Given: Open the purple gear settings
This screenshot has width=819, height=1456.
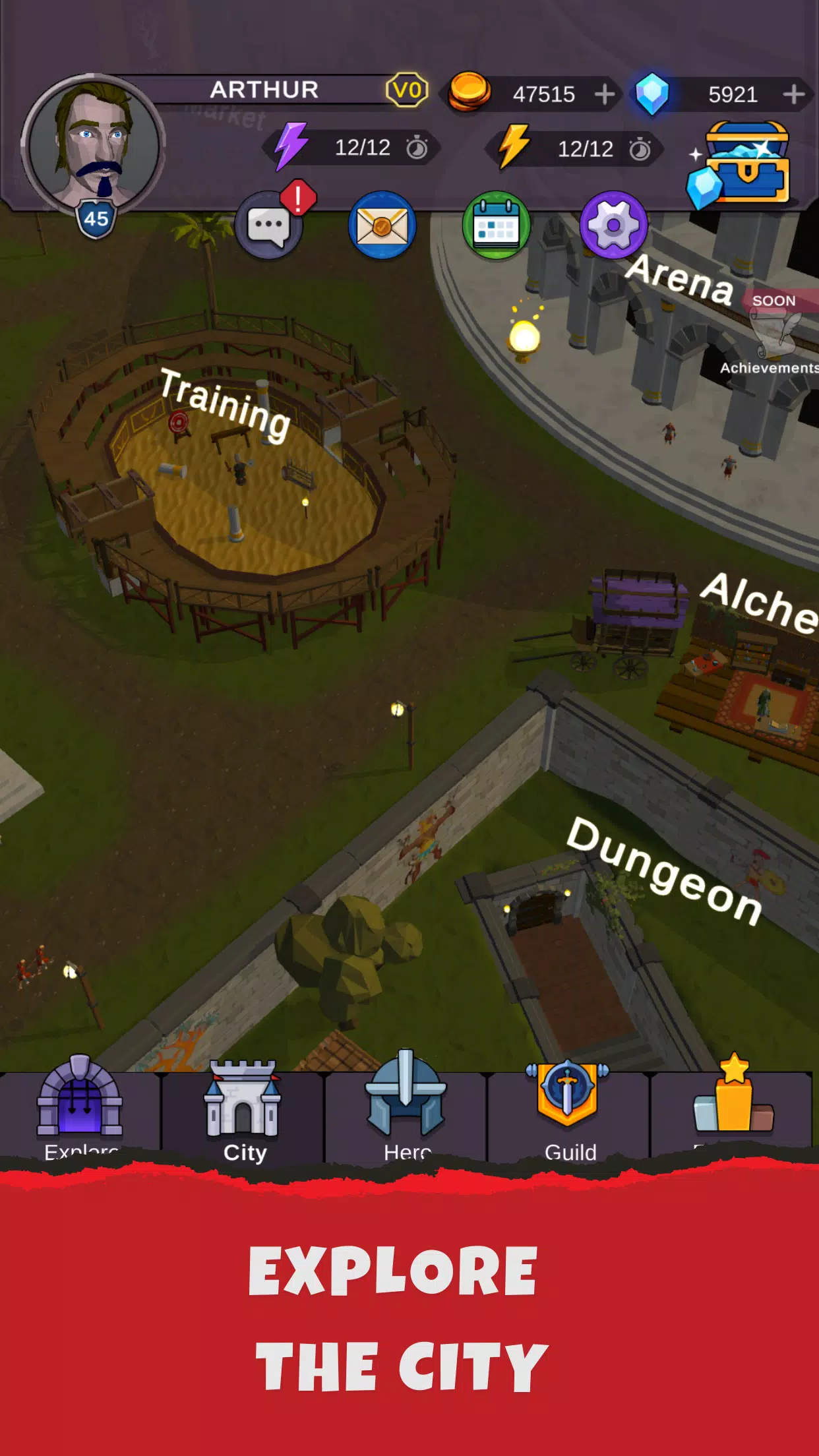Looking at the screenshot, I should tap(613, 225).
